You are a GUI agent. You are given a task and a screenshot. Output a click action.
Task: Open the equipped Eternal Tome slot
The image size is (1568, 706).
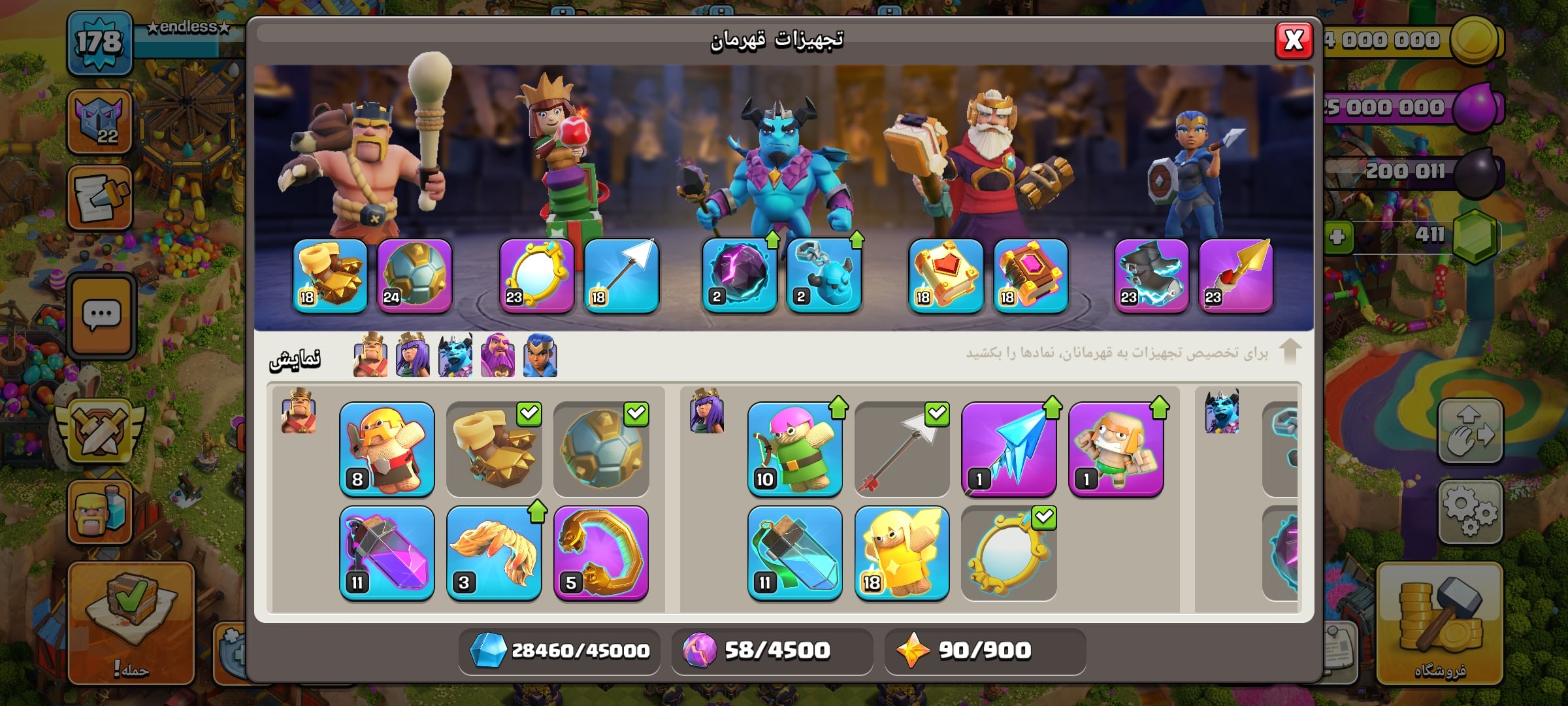(x=945, y=275)
